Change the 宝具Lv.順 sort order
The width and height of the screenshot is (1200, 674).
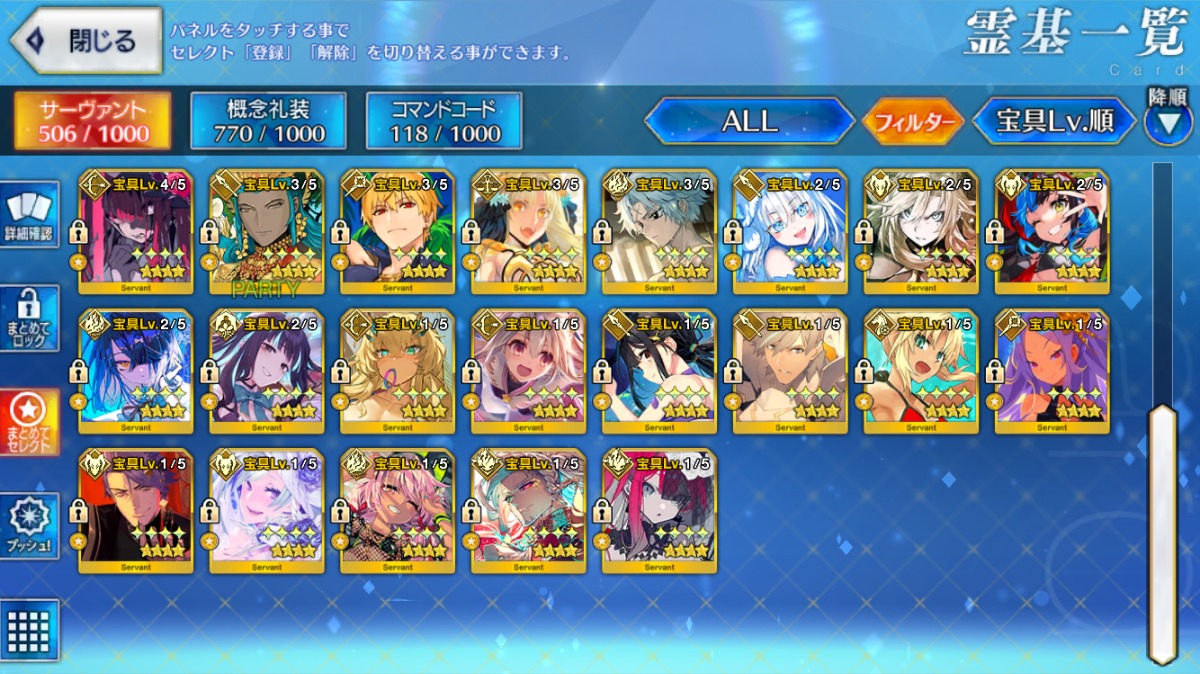click(x=1055, y=121)
